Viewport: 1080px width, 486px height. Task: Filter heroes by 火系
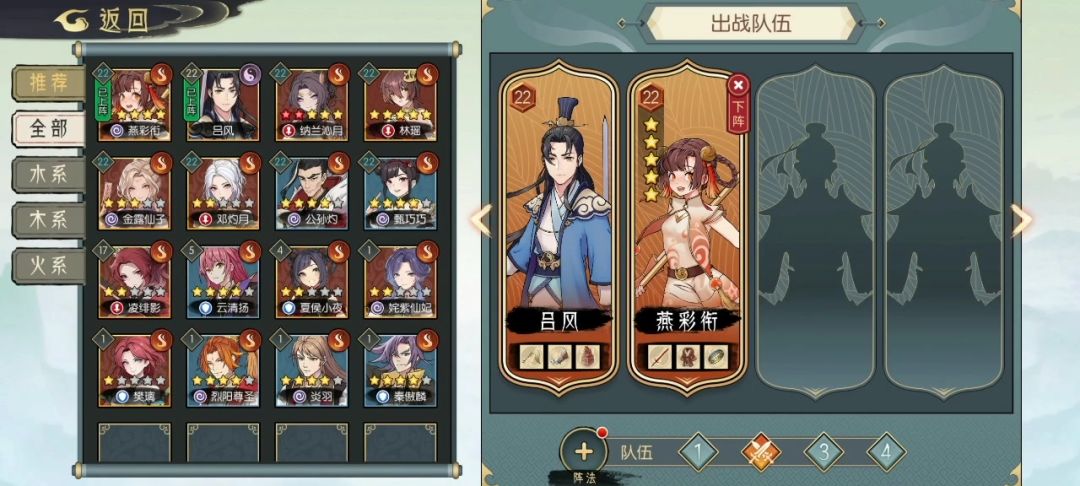(x=47, y=266)
